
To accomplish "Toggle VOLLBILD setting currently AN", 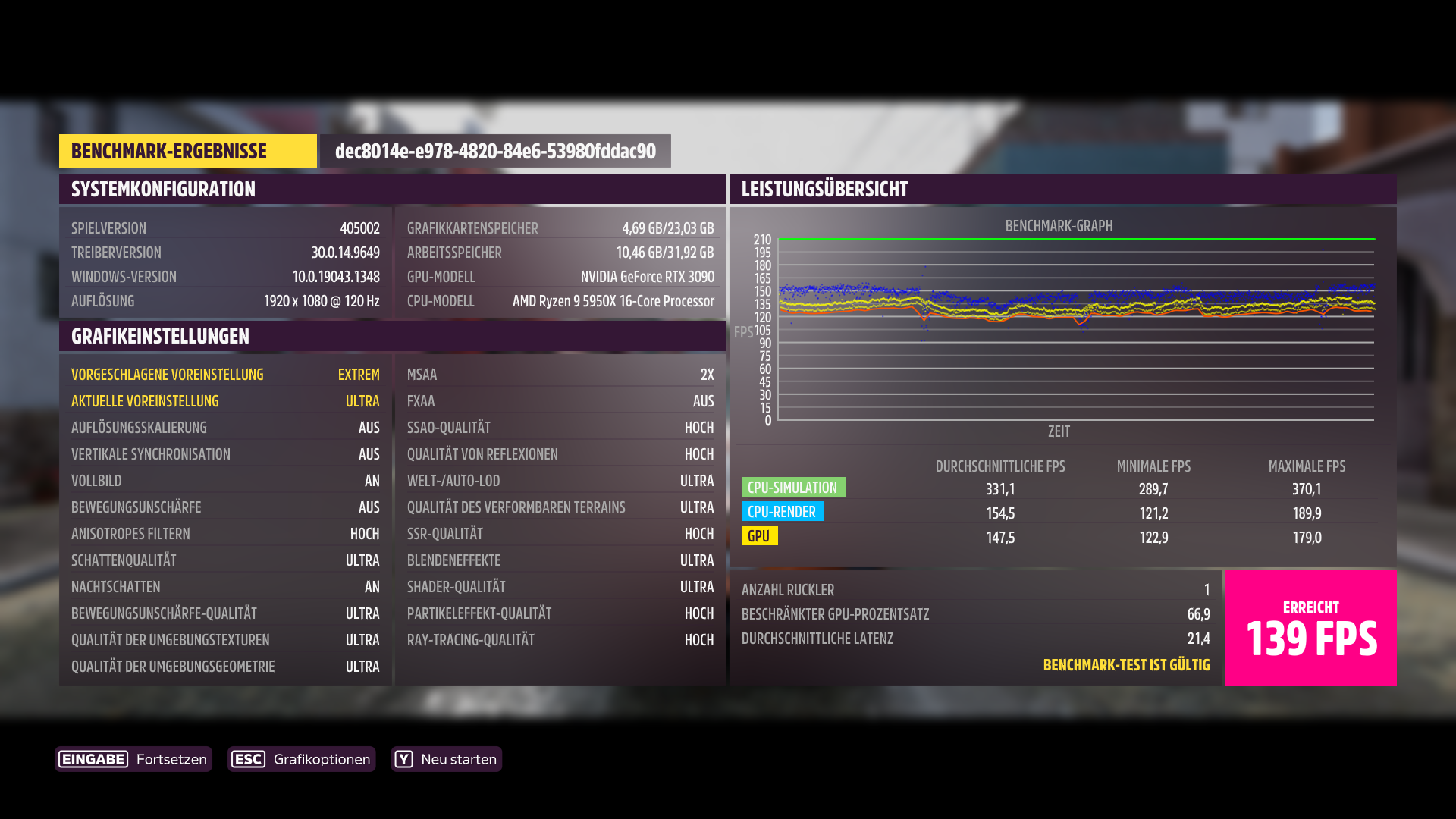I will (225, 480).
